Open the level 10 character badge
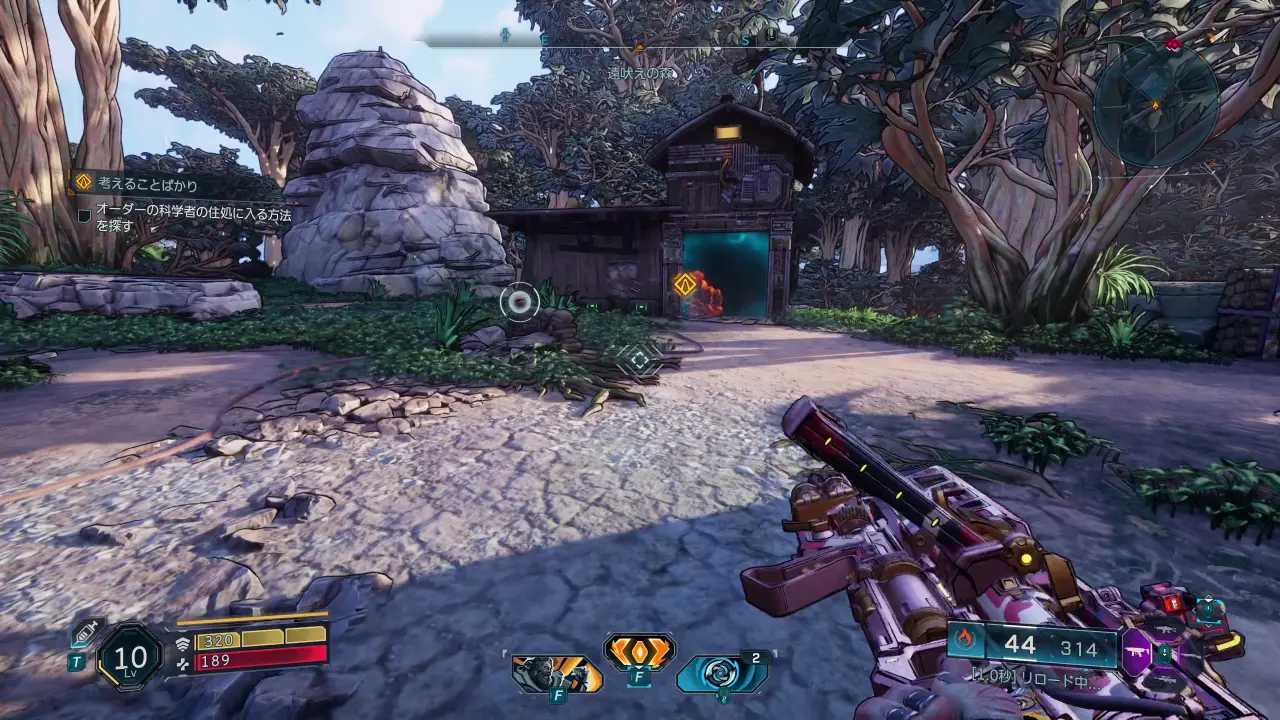Viewport: 1280px width, 720px height. pos(130,657)
